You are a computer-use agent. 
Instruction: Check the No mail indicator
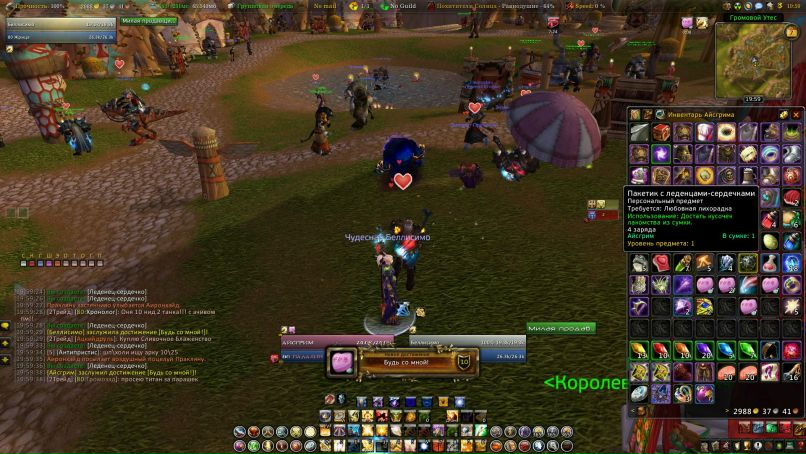[x=324, y=5]
